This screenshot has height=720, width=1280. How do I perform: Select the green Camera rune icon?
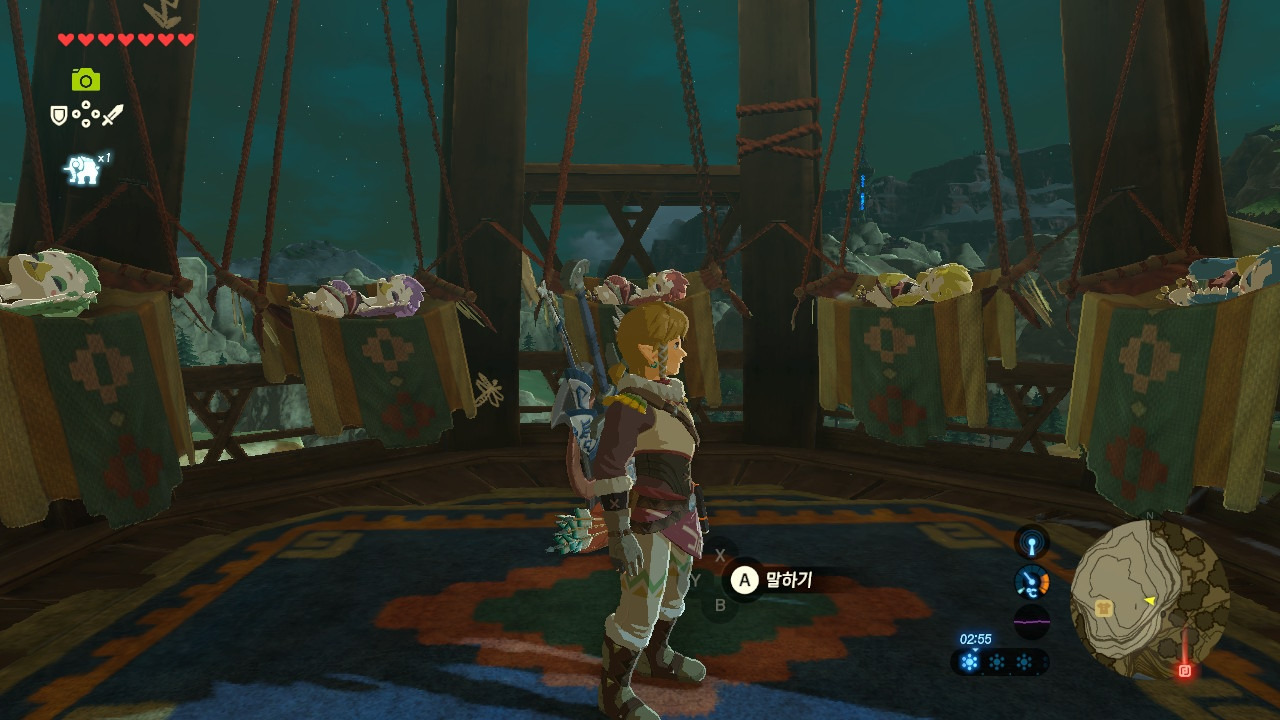point(86,79)
